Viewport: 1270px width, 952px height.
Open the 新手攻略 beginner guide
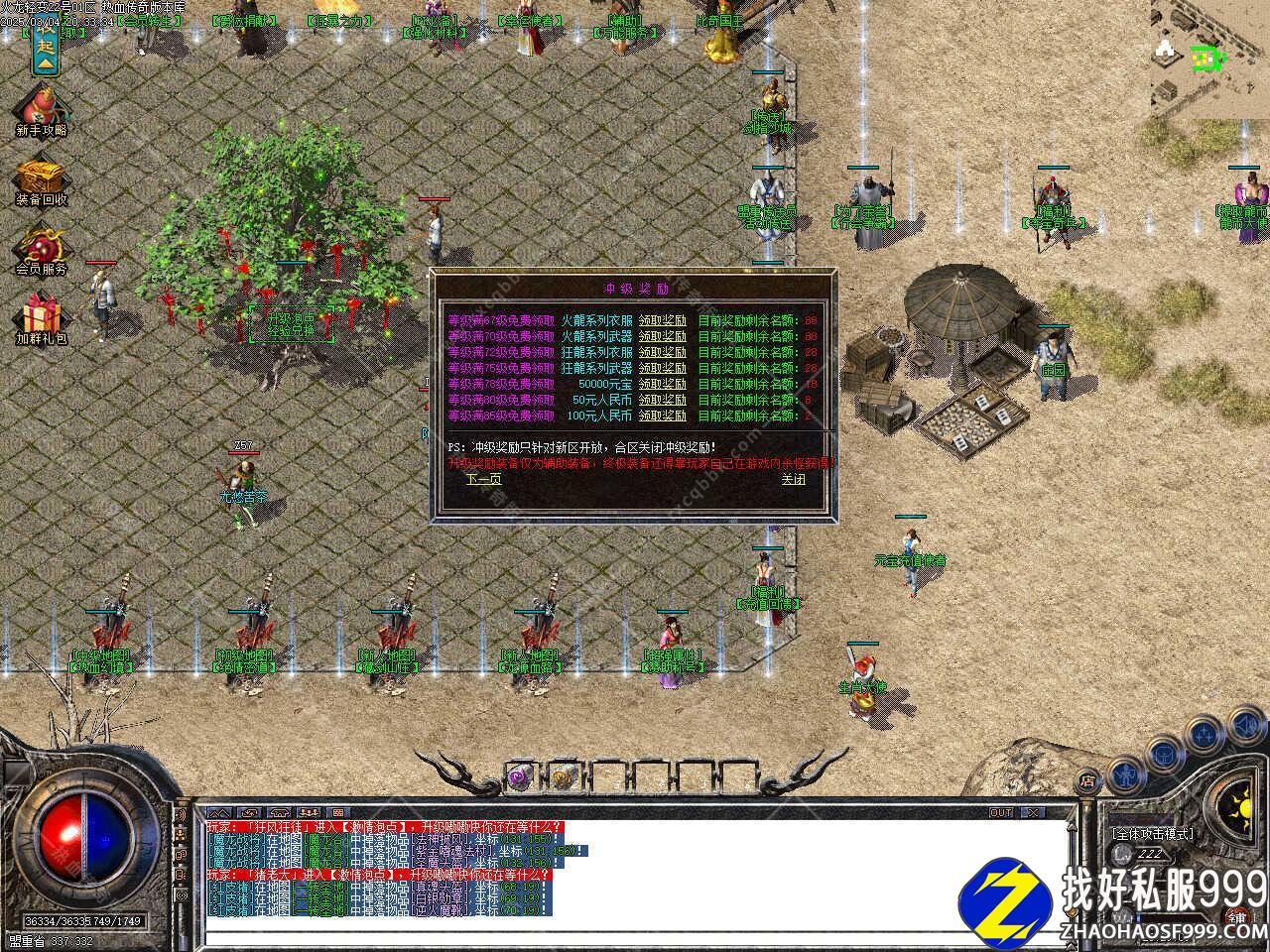pos(42,111)
